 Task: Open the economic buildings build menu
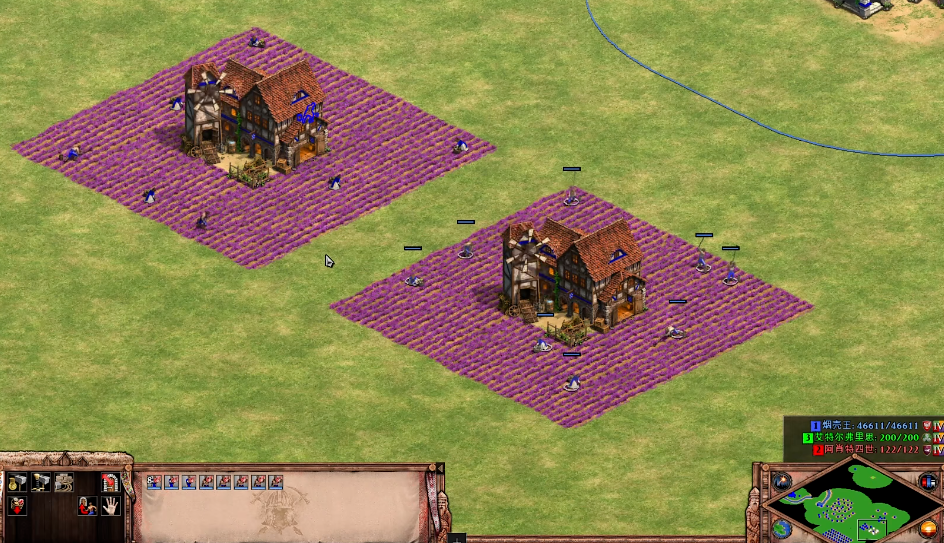click(x=18, y=482)
